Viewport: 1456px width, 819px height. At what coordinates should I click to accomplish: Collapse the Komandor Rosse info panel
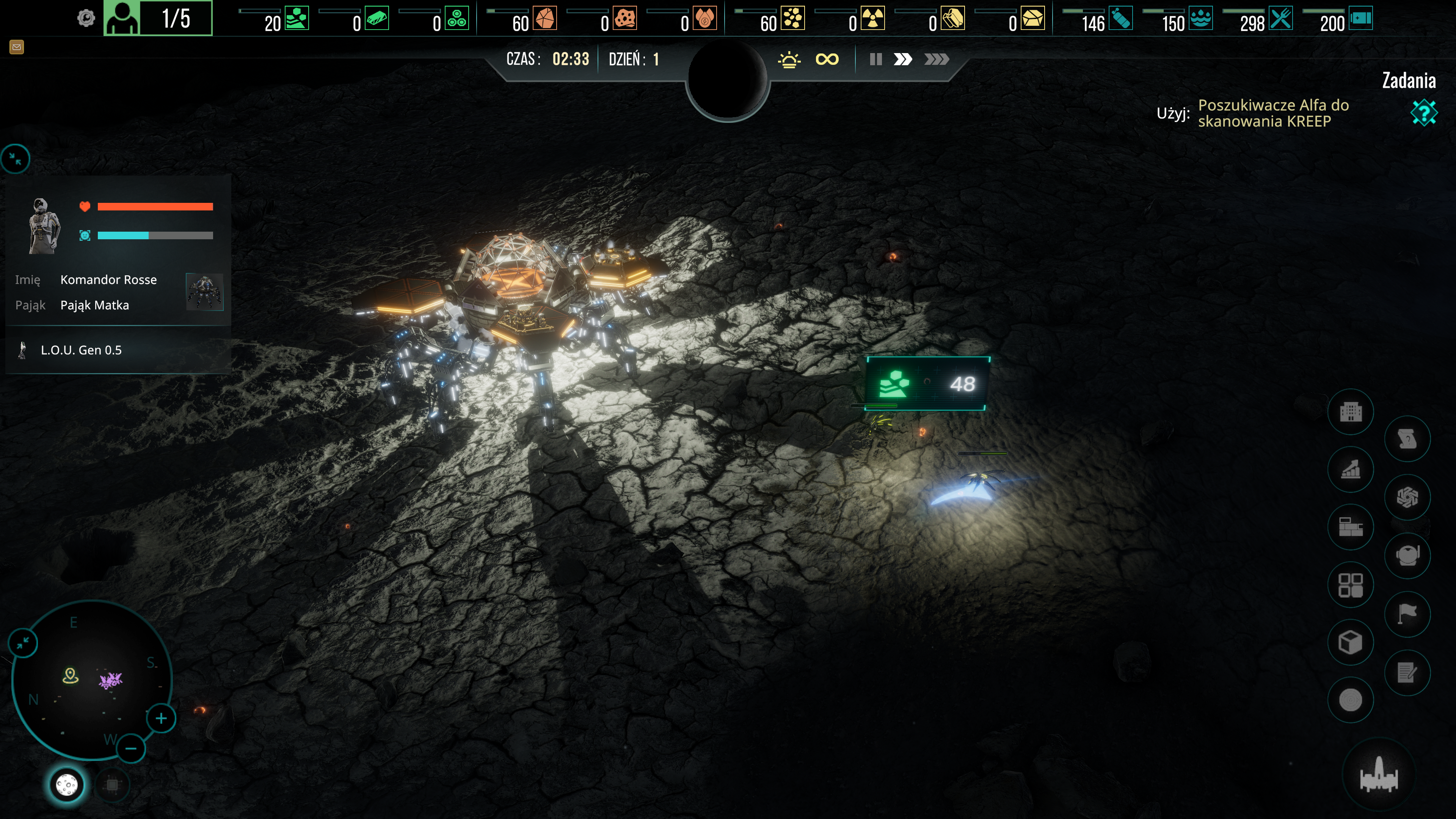click(15, 159)
